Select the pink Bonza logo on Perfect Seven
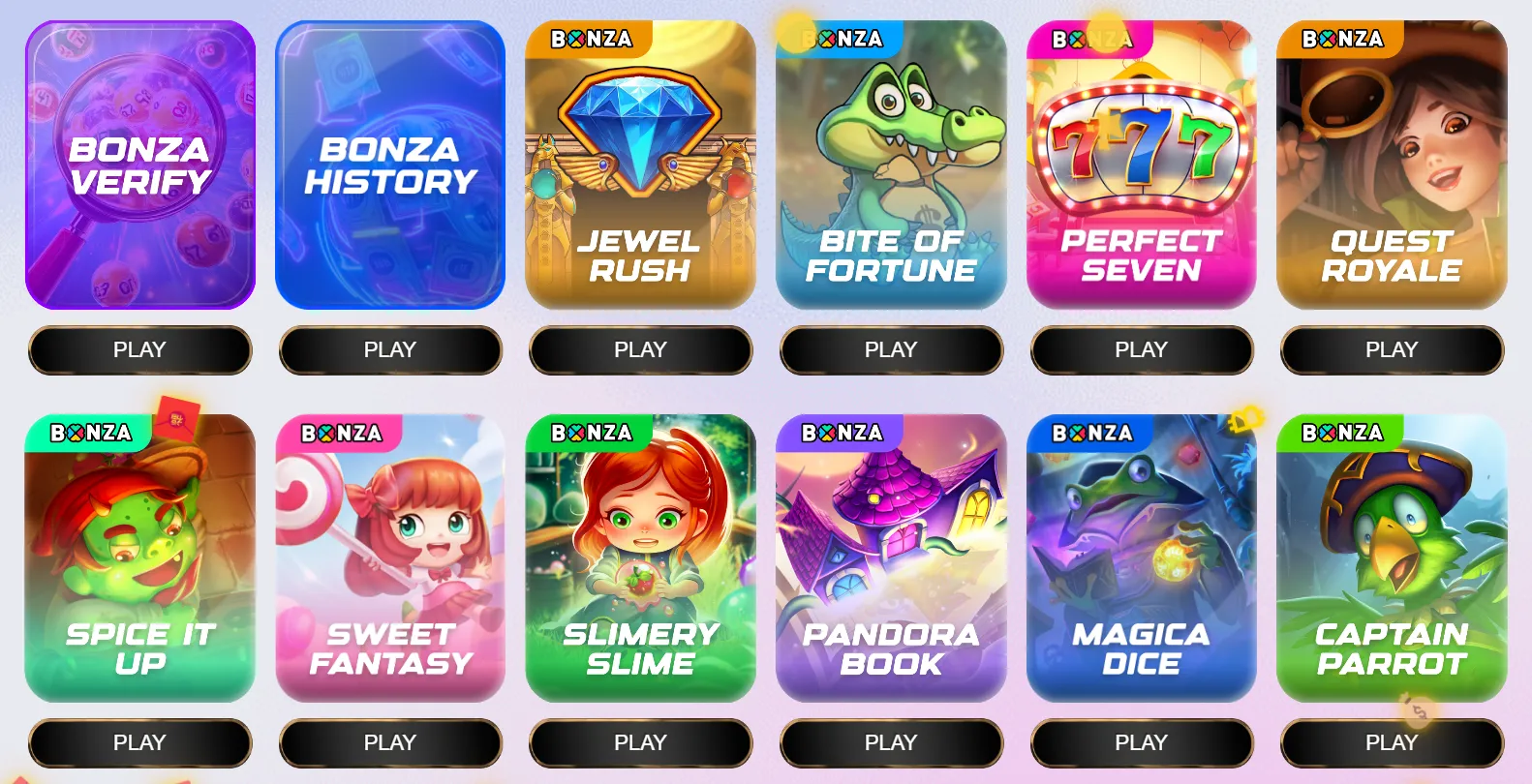The image size is (1532, 784). (1092, 39)
